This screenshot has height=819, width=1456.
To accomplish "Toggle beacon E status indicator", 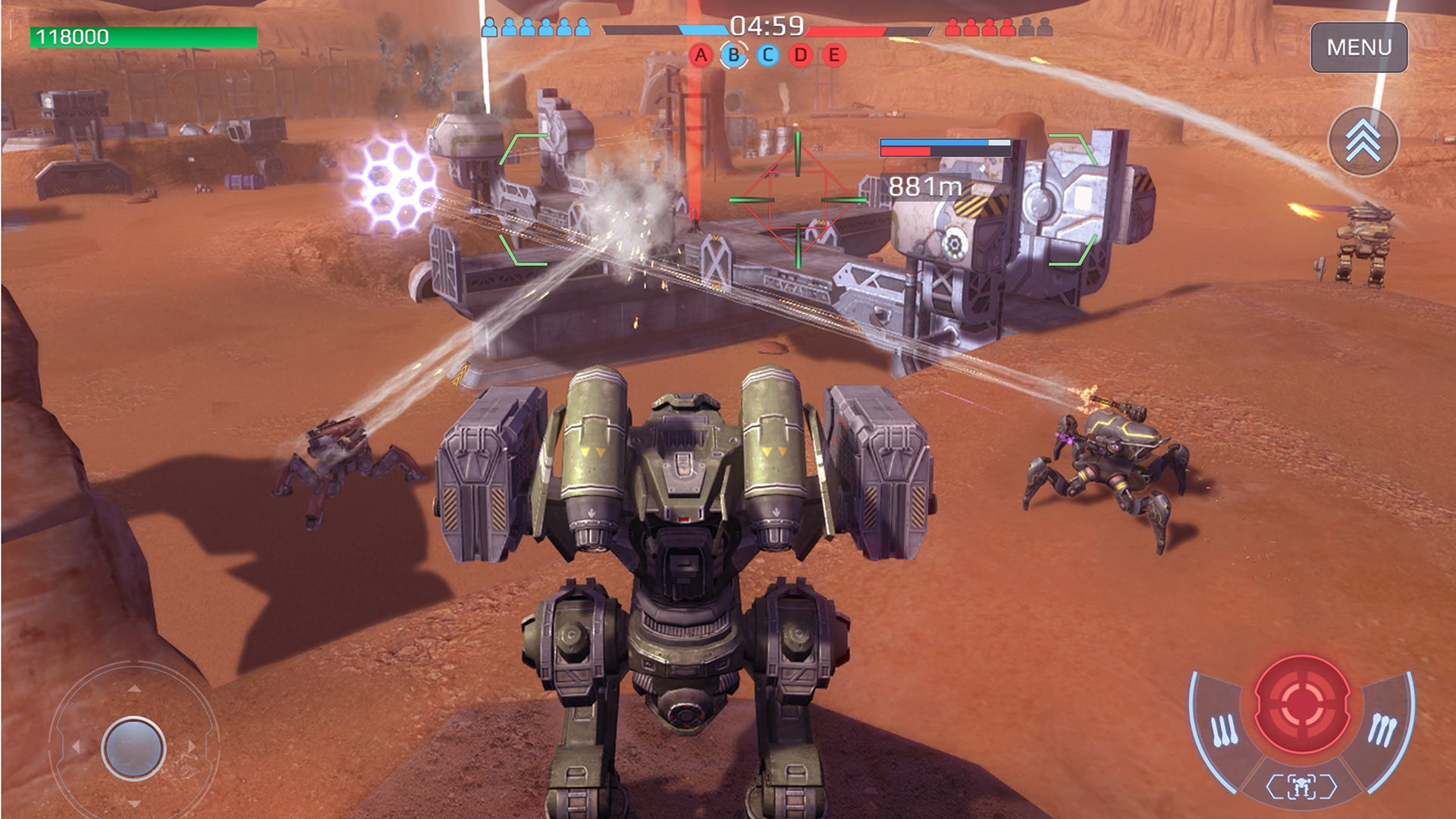I will pos(832,55).
